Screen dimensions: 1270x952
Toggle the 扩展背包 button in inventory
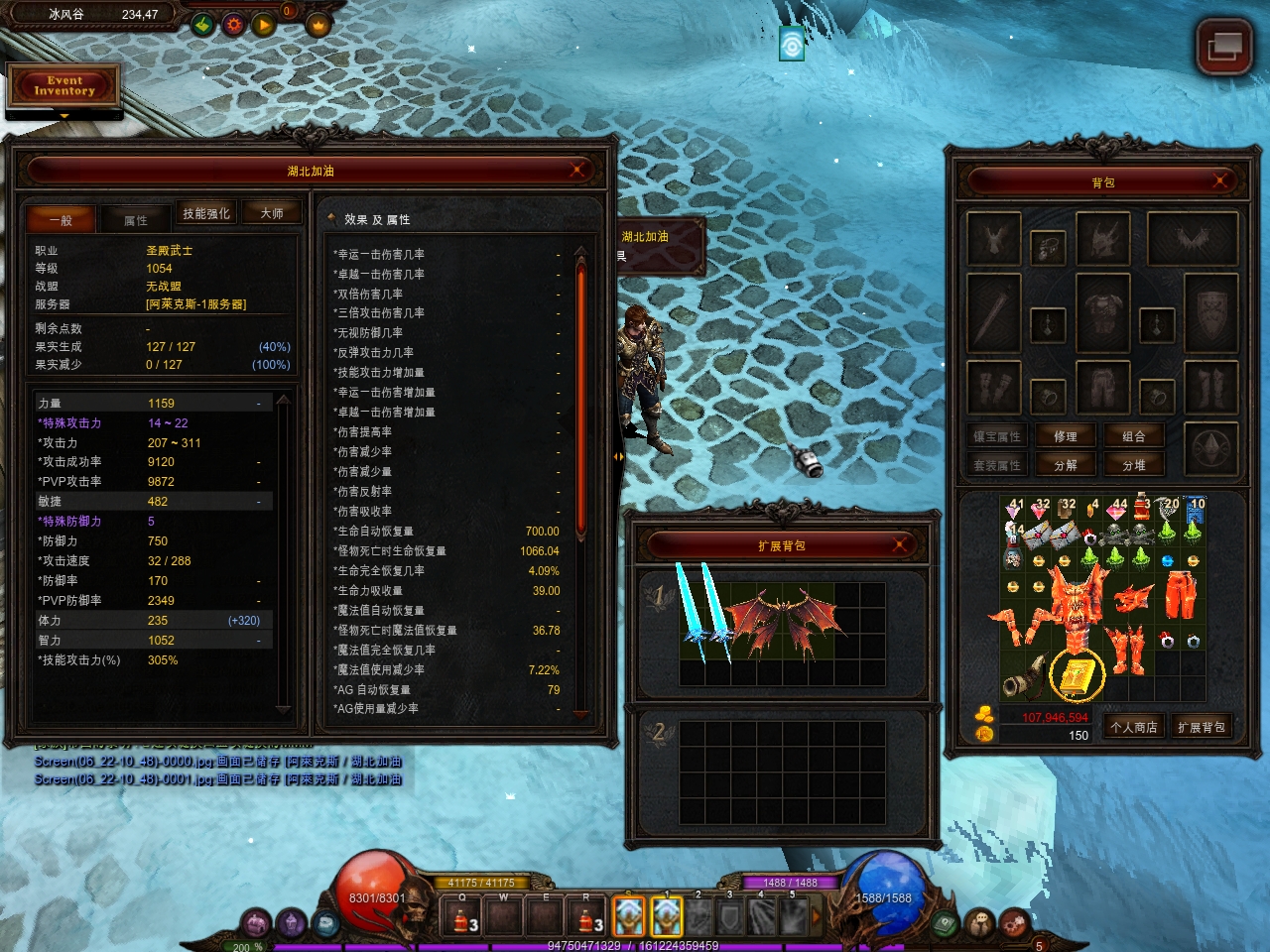point(1202,727)
